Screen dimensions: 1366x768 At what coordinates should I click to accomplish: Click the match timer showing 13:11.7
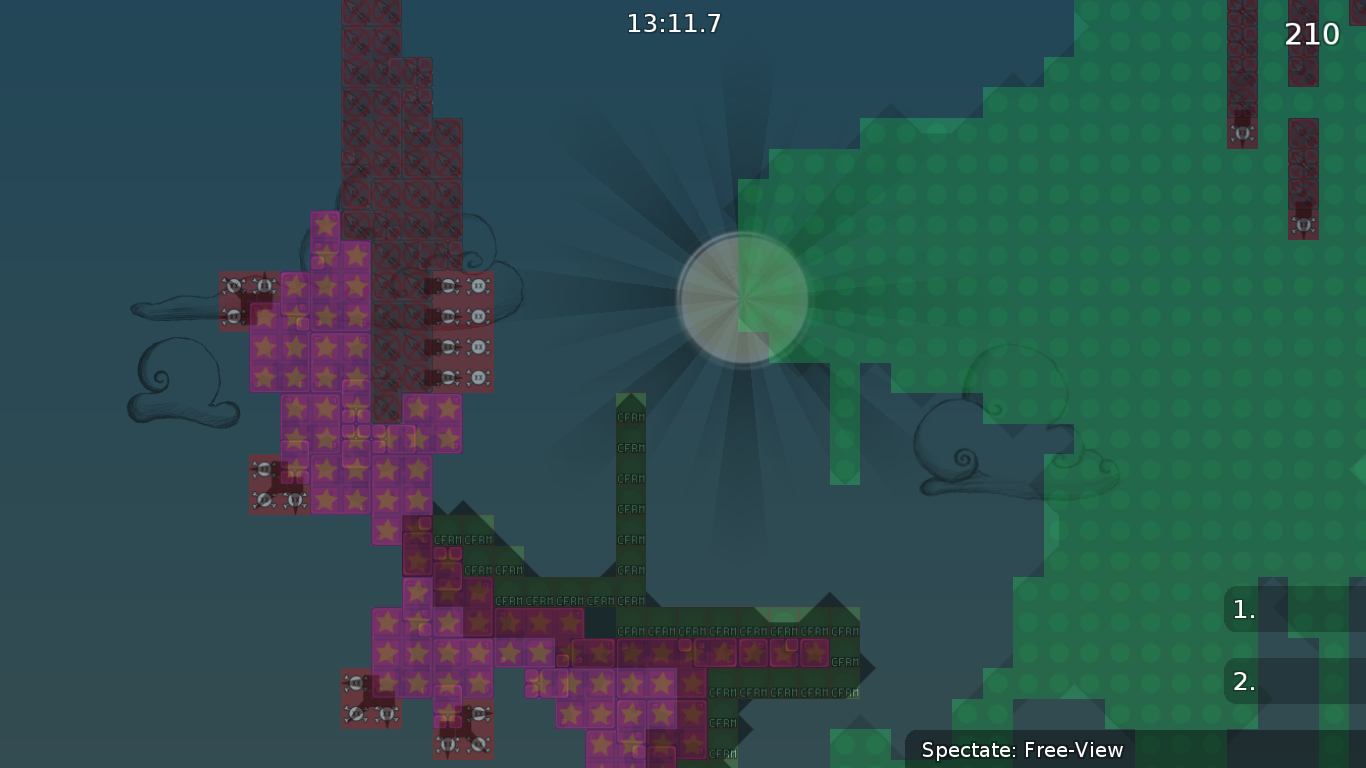pyautogui.click(x=674, y=24)
